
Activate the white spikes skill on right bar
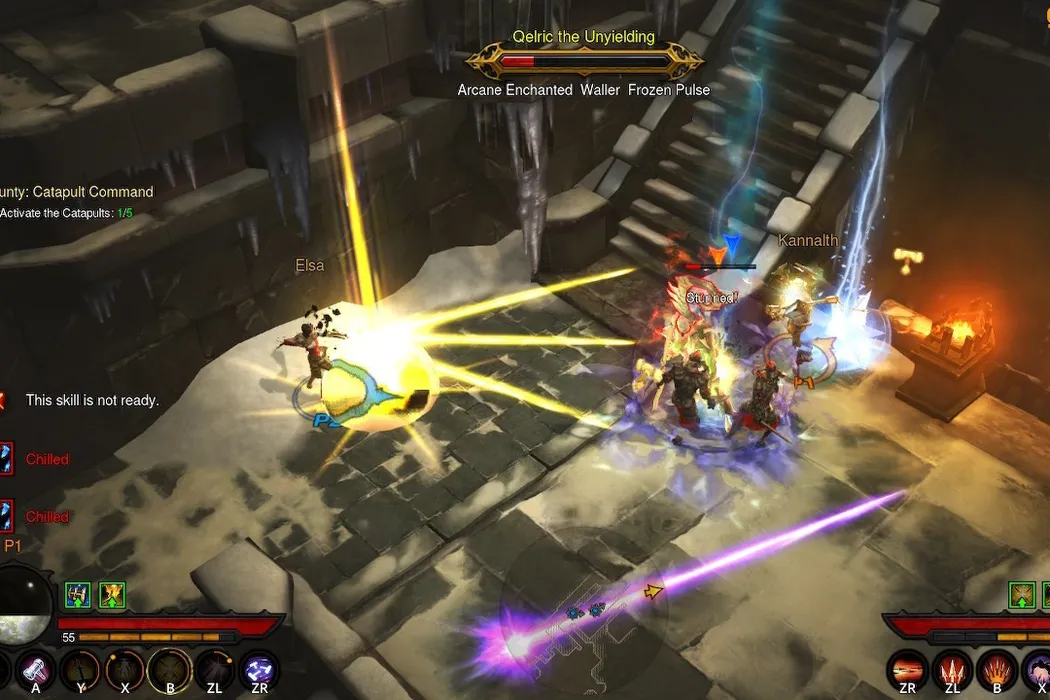pos(951,670)
